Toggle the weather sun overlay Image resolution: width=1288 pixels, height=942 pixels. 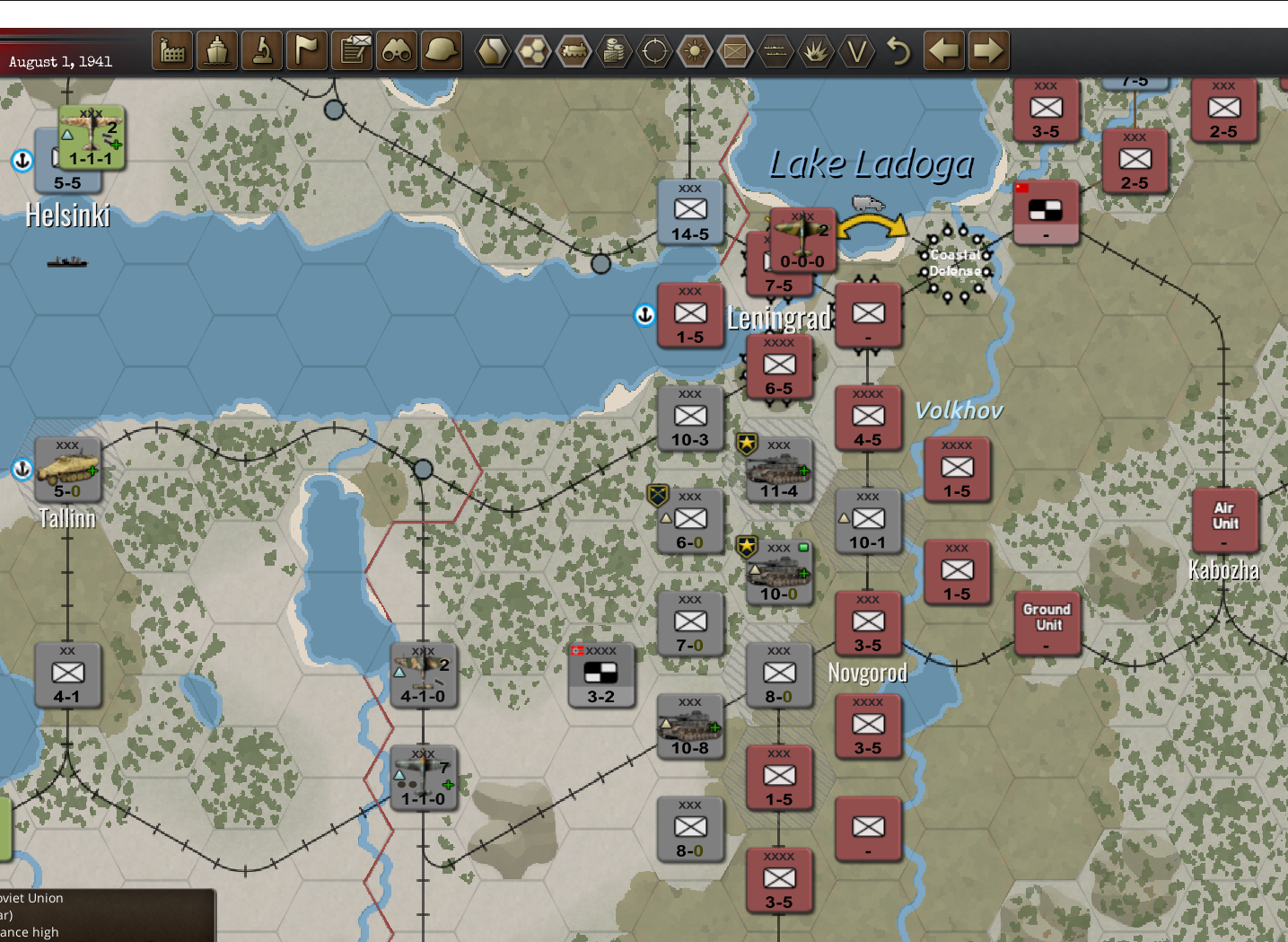point(695,51)
